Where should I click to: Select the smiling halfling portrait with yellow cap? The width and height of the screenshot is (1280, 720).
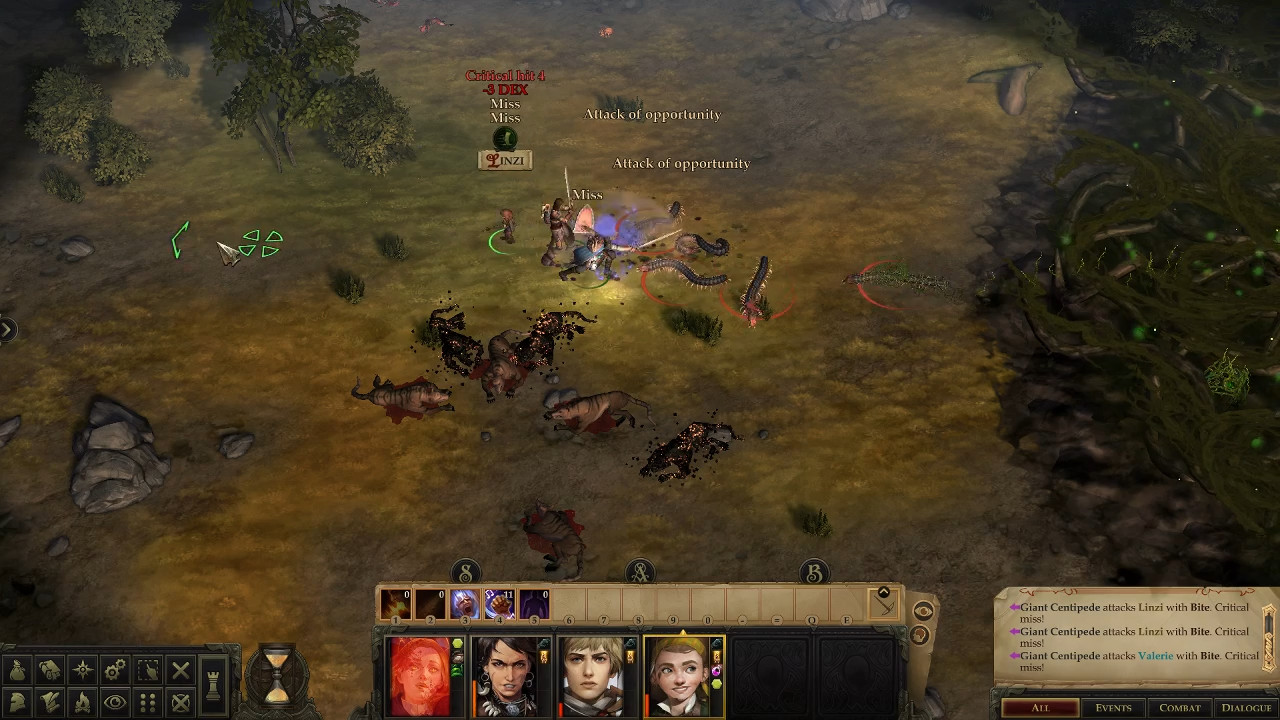pos(682,676)
